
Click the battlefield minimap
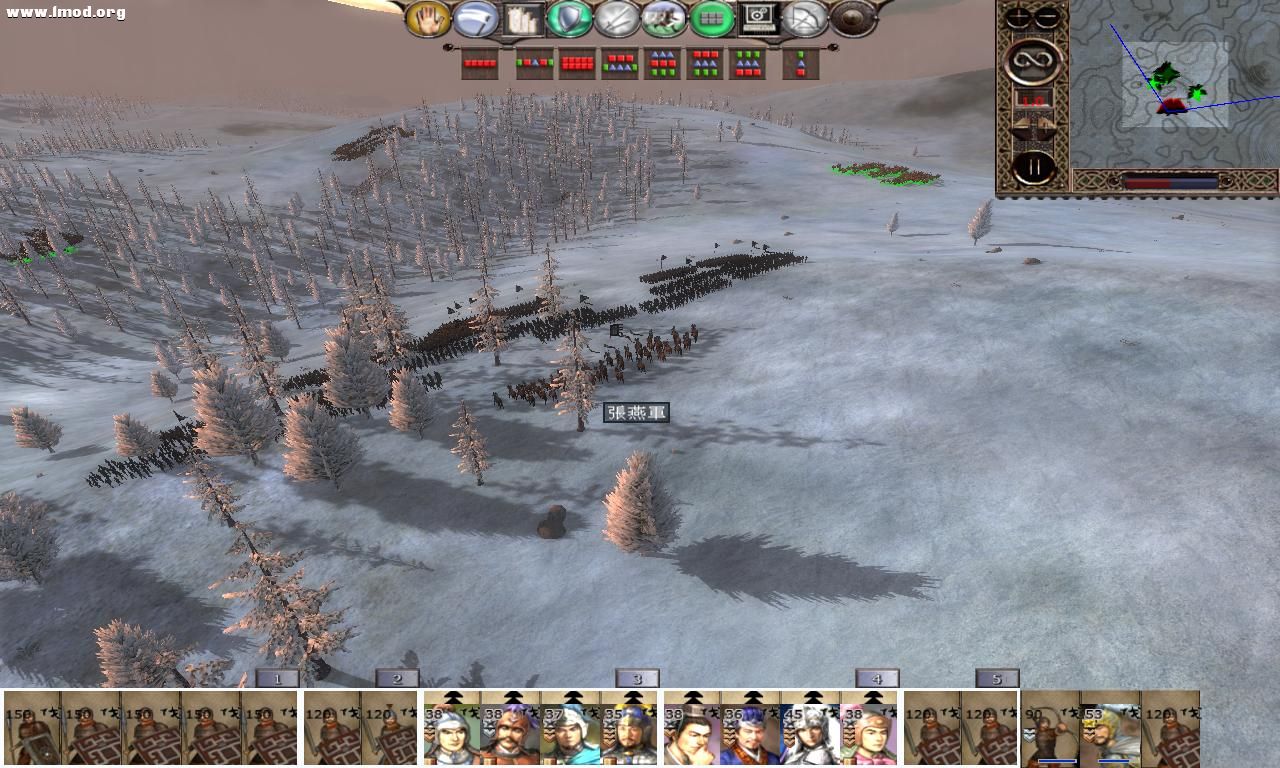click(x=1172, y=85)
